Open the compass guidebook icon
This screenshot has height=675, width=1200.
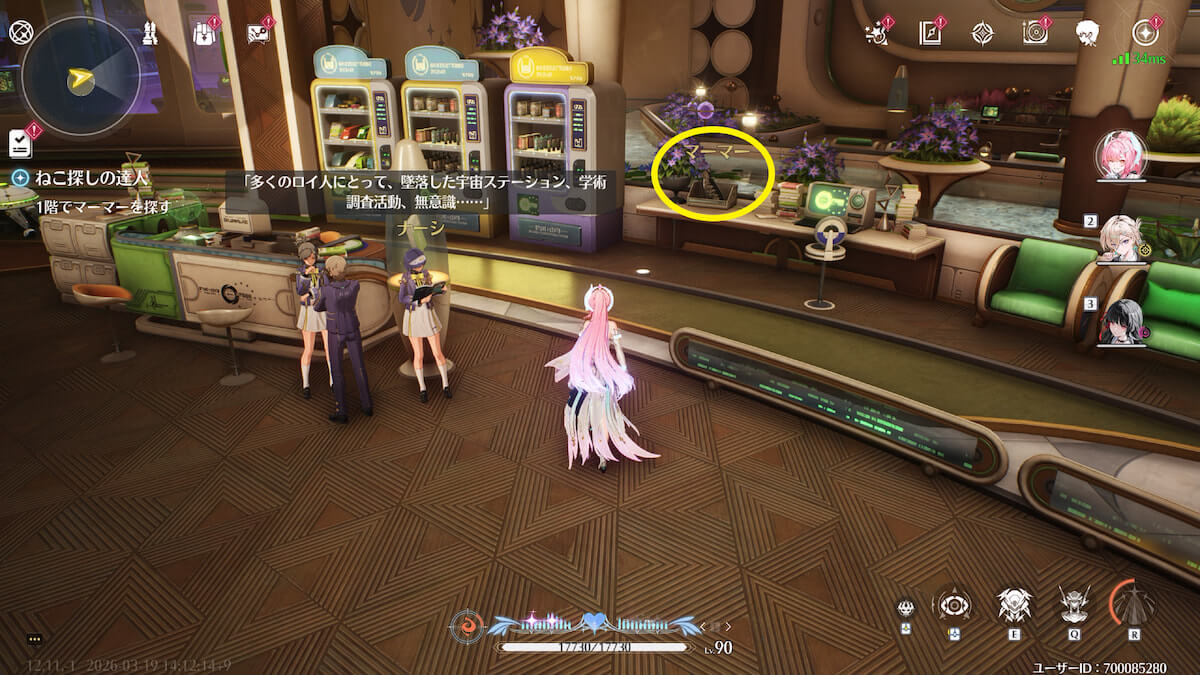930,33
